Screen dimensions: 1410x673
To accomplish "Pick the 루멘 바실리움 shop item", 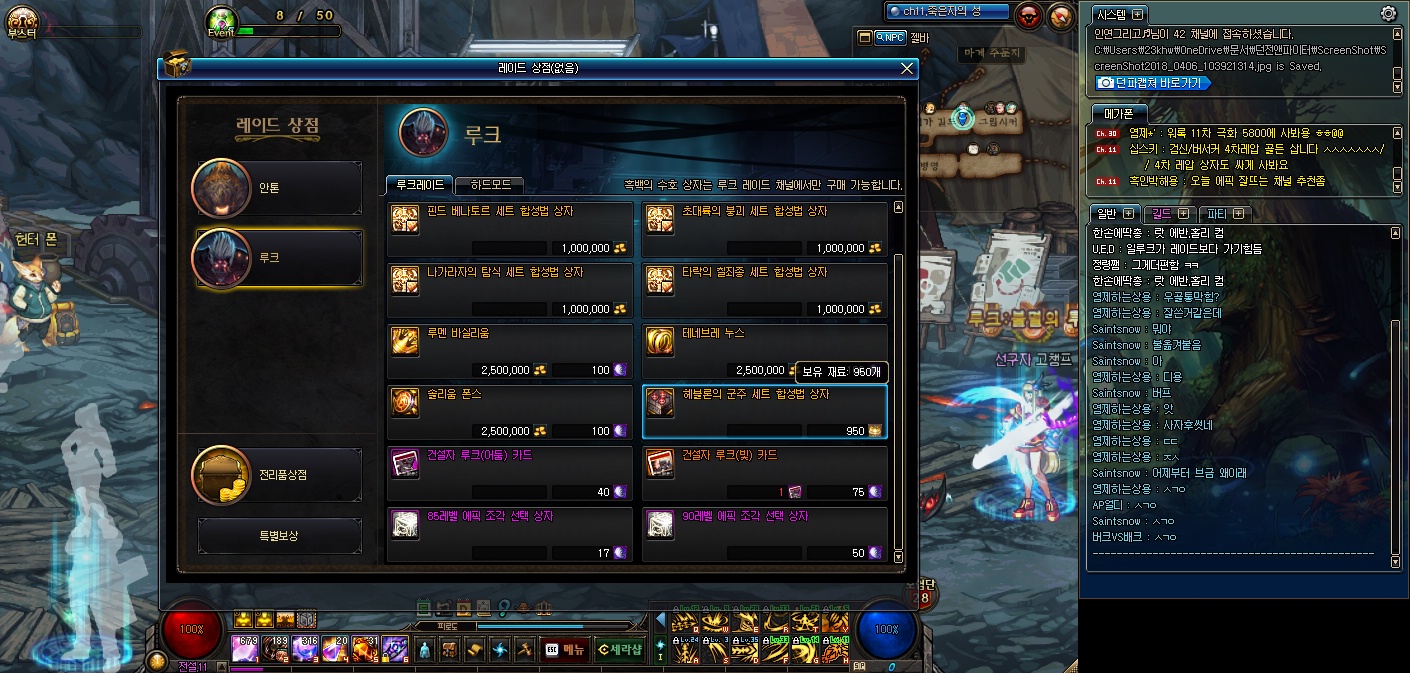I will tap(510, 352).
